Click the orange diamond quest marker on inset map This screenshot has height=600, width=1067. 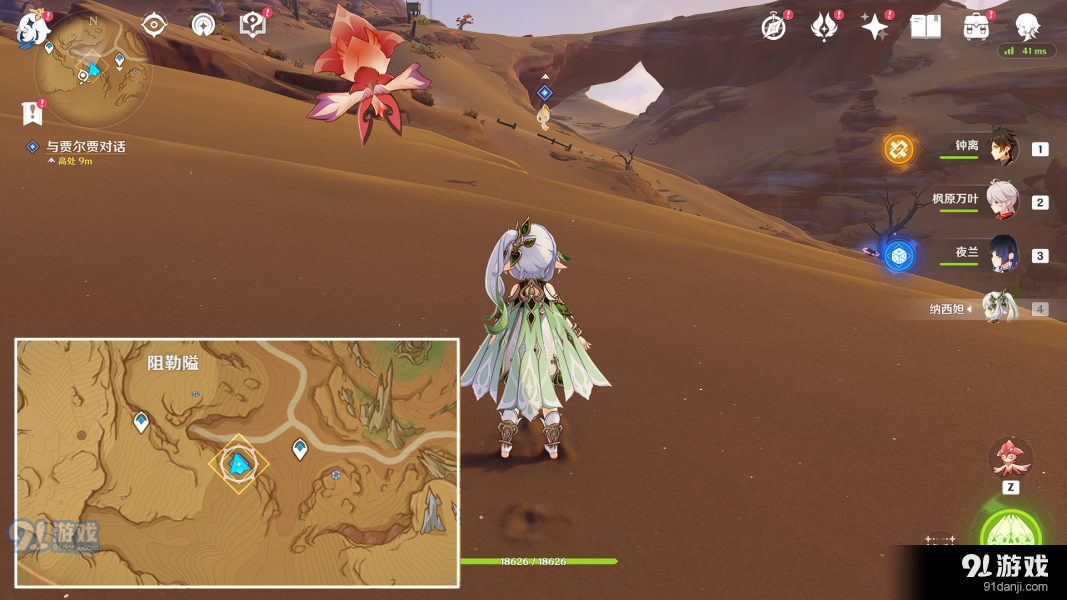(239, 464)
